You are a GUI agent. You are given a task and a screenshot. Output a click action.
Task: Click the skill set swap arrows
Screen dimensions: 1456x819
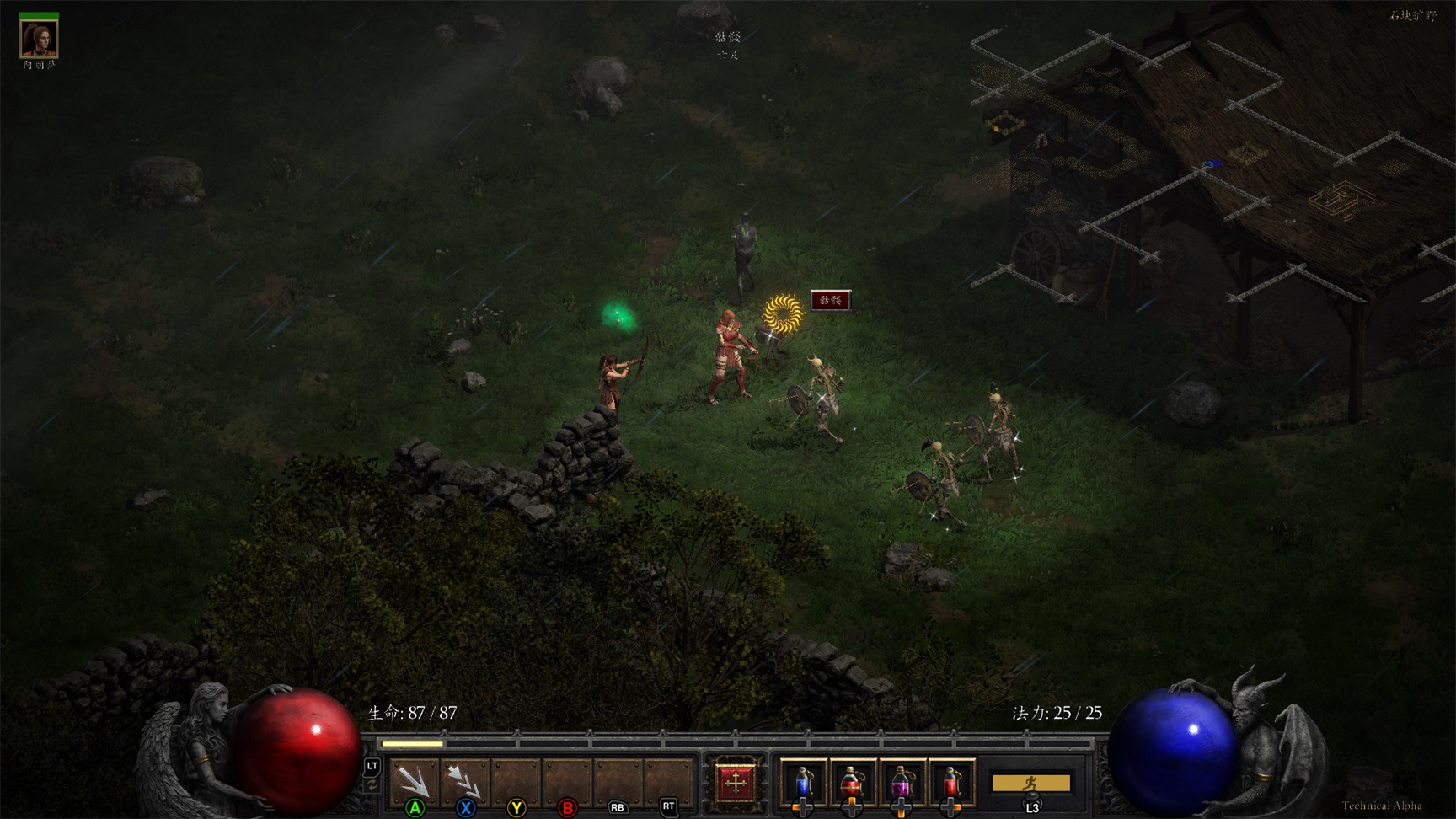(372, 785)
